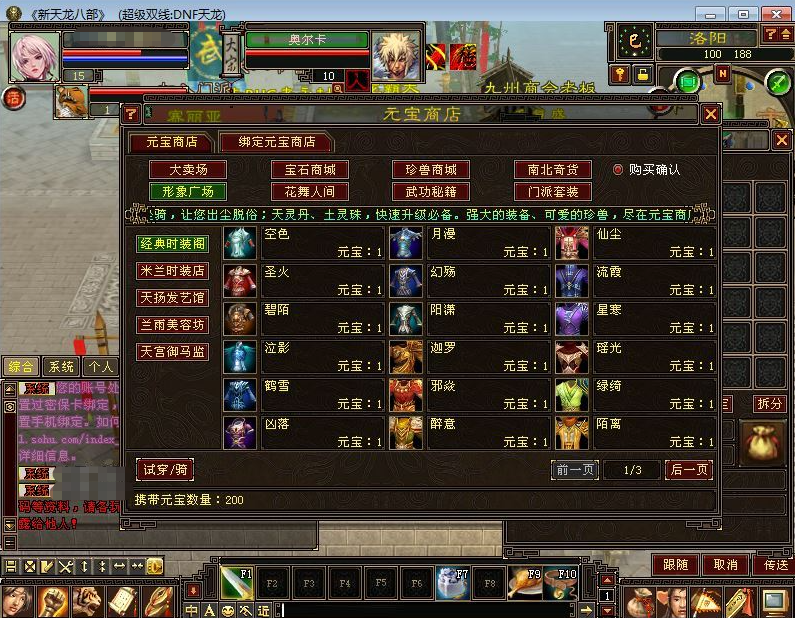Choose the 南北奇货 category
The width and height of the screenshot is (795, 618).
[552, 170]
